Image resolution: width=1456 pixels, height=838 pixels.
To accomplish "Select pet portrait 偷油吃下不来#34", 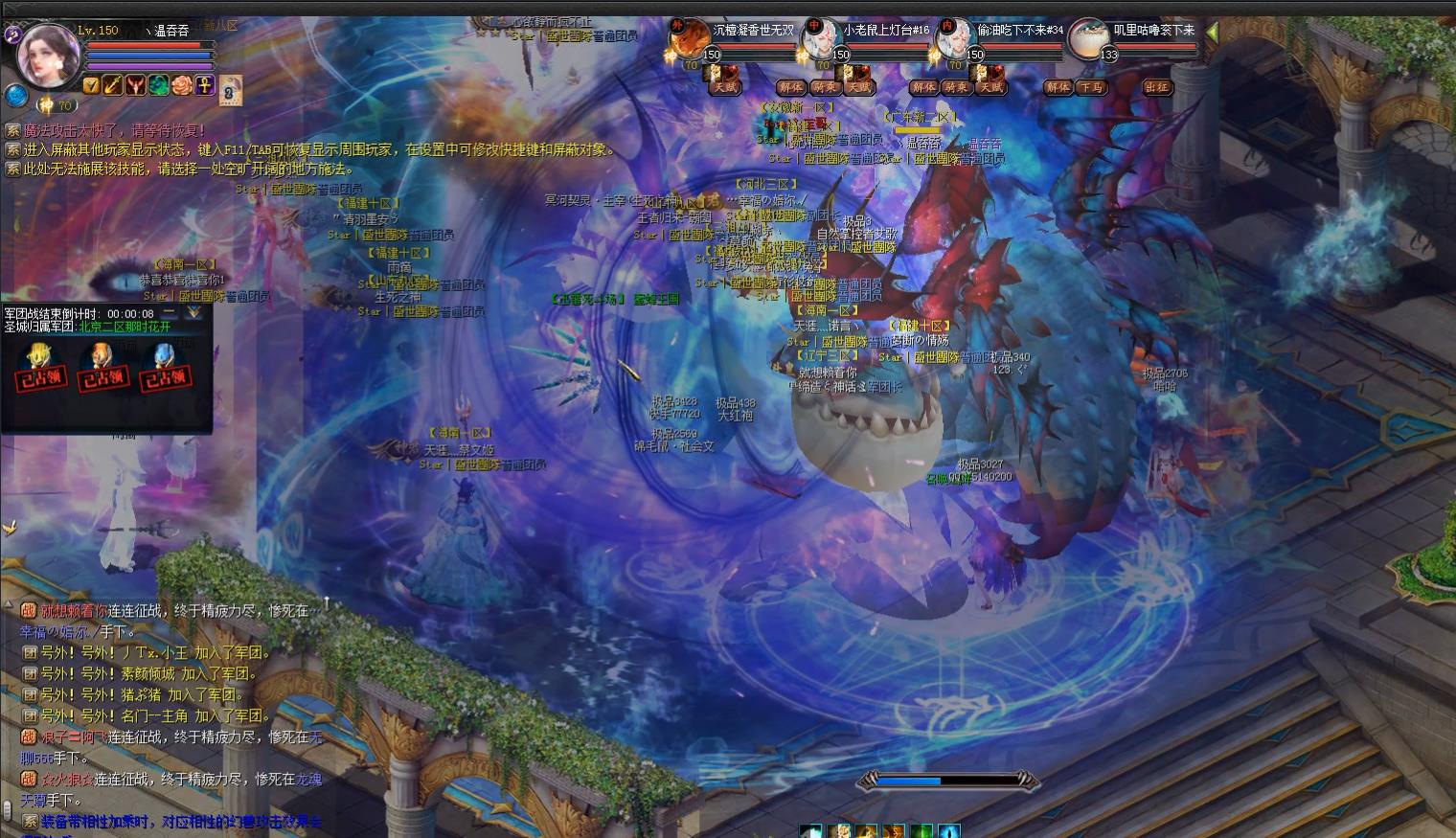I will coord(953,40).
